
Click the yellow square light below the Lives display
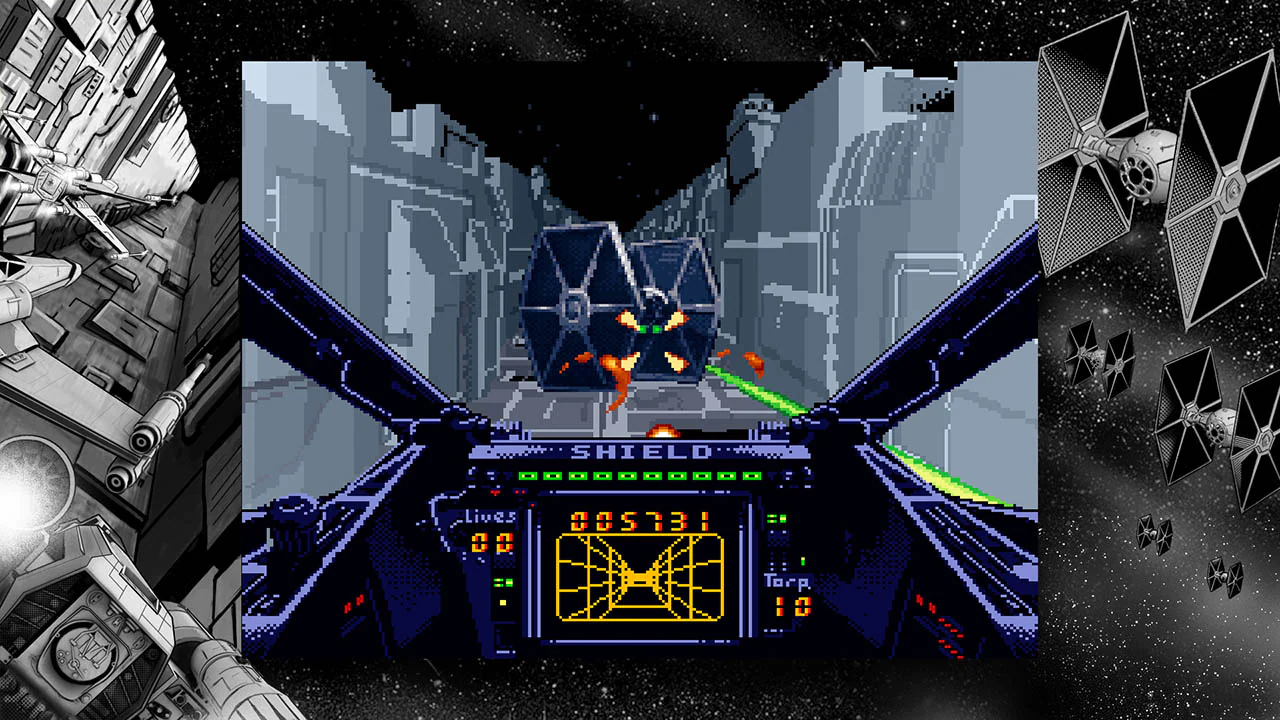[501, 601]
